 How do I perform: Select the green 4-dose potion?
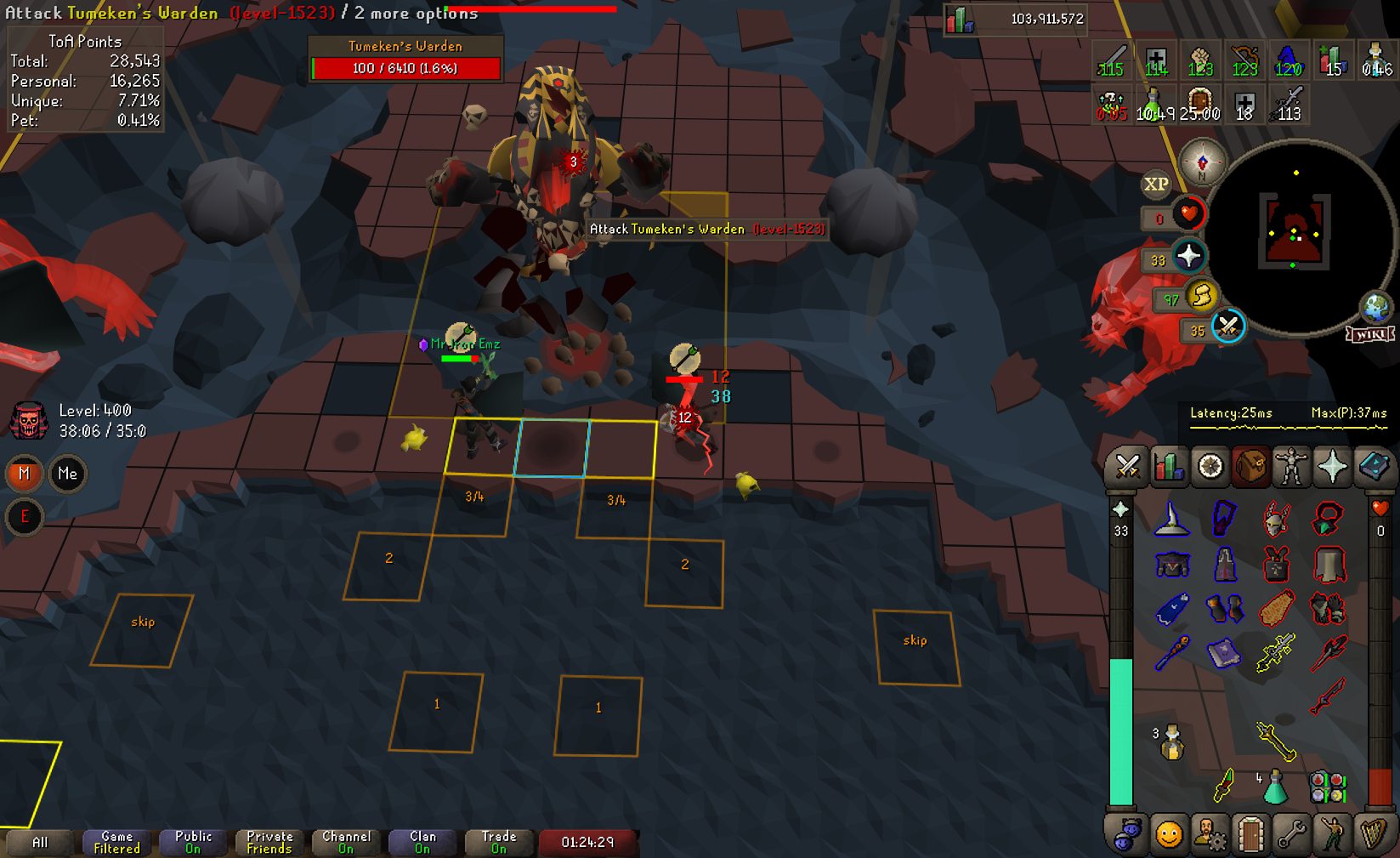pyautogui.click(x=1274, y=787)
